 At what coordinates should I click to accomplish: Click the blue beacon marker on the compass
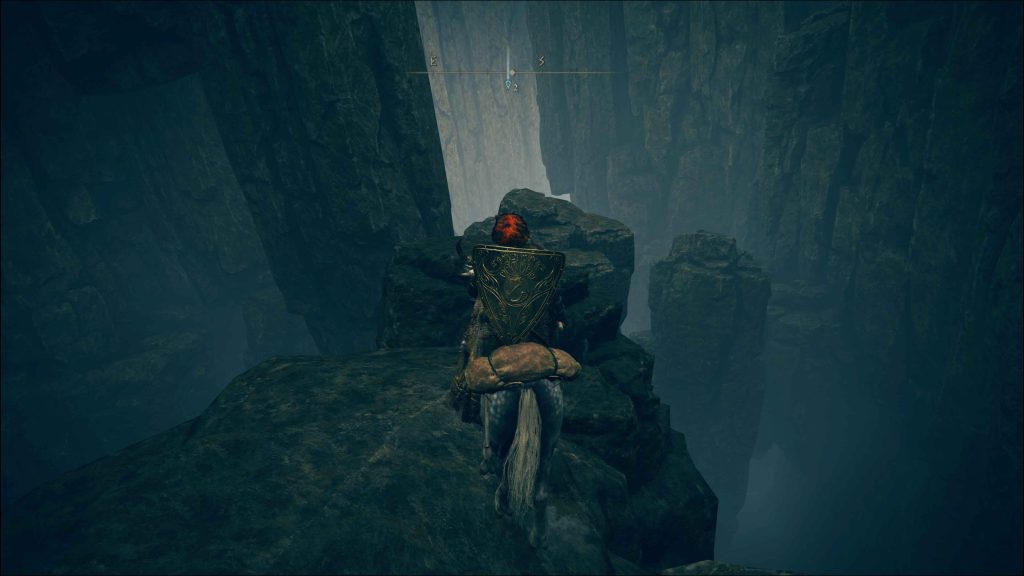pyautogui.click(x=510, y=85)
